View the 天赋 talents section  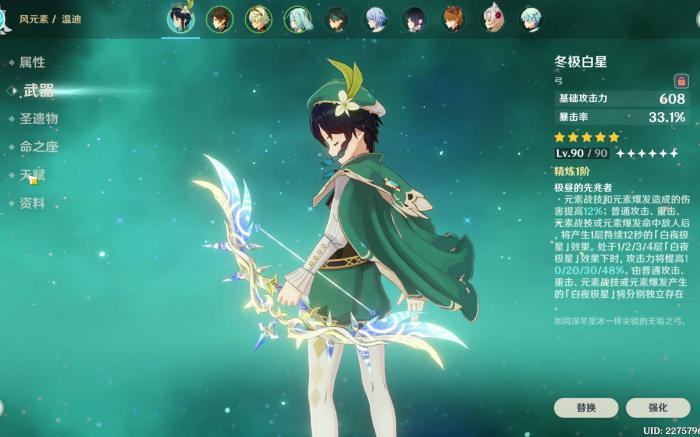(x=32, y=175)
